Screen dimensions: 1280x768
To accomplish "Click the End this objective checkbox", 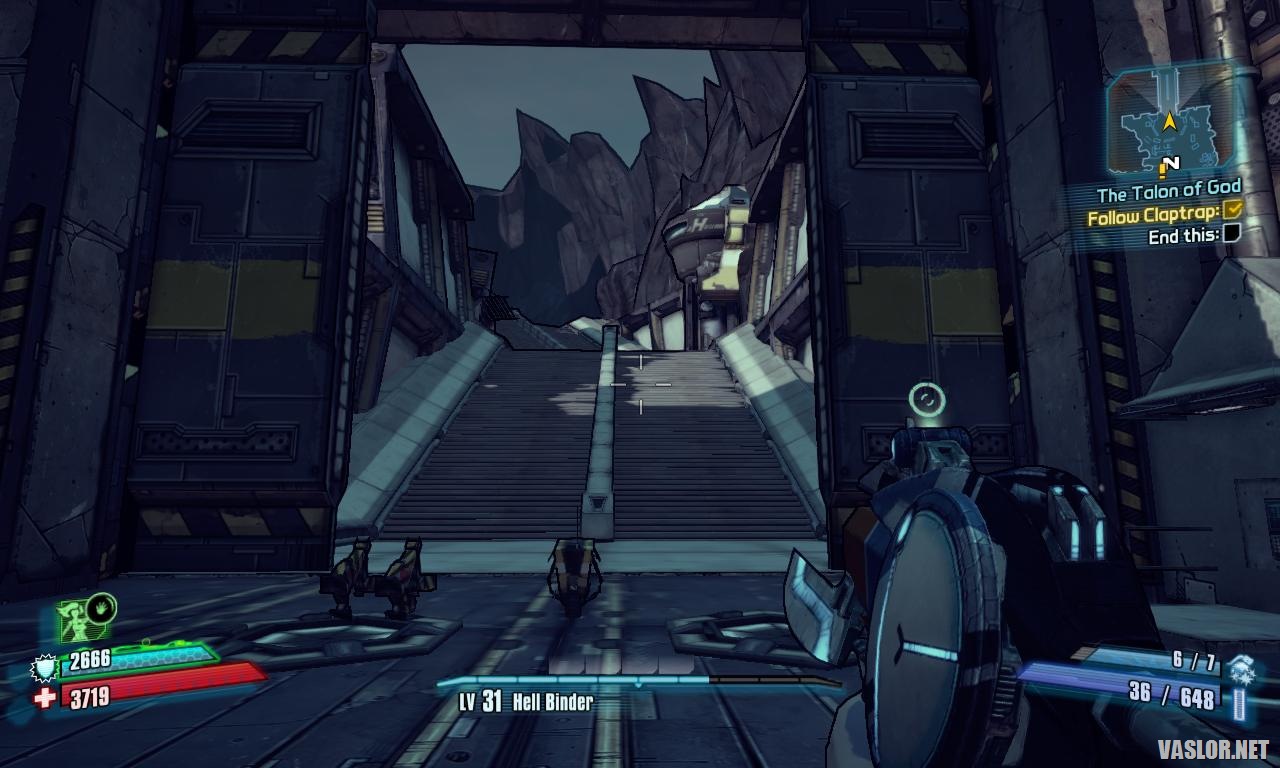I will [x=1232, y=234].
